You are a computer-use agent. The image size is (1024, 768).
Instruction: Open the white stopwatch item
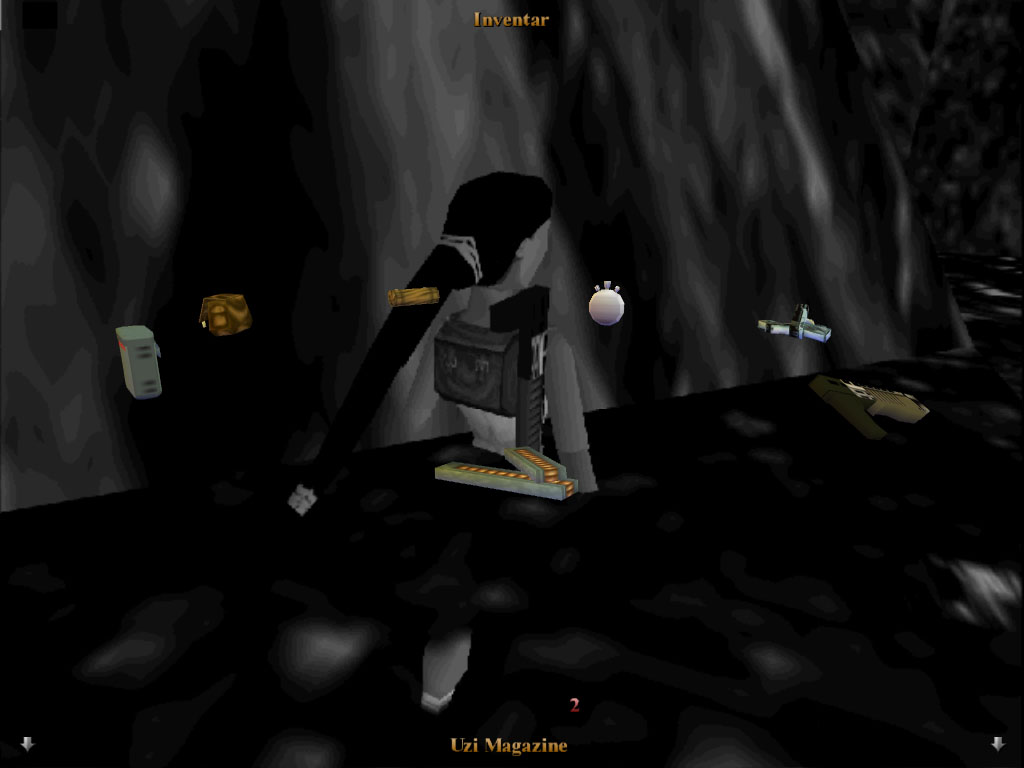tap(606, 306)
